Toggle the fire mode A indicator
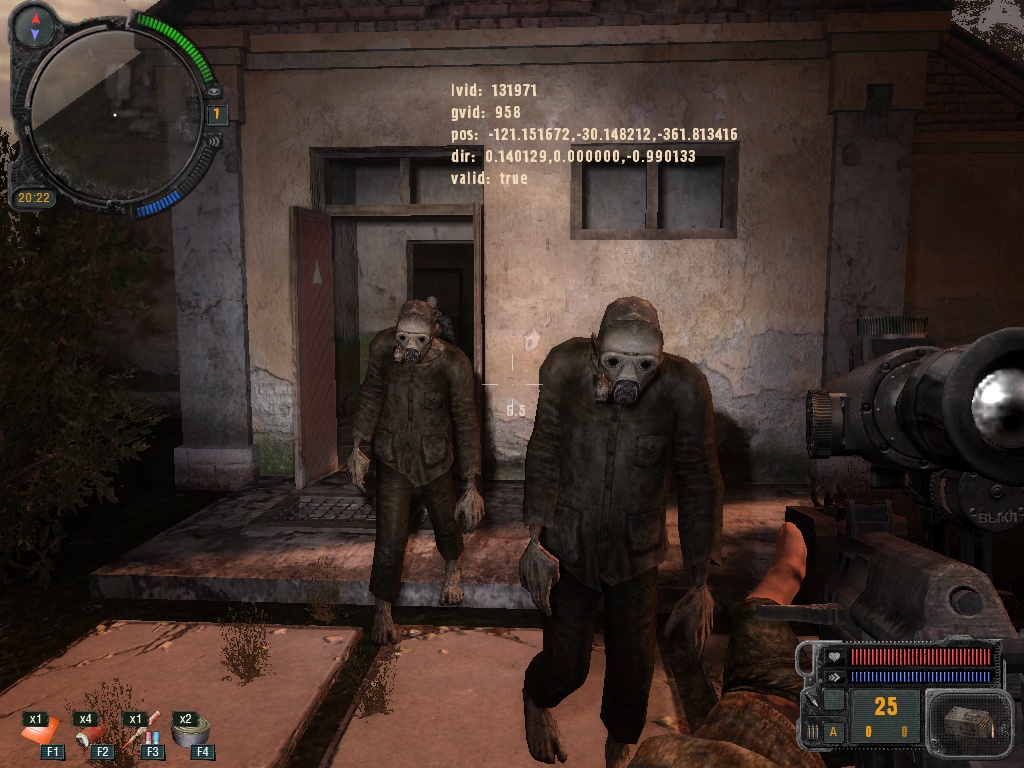 (x=833, y=730)
